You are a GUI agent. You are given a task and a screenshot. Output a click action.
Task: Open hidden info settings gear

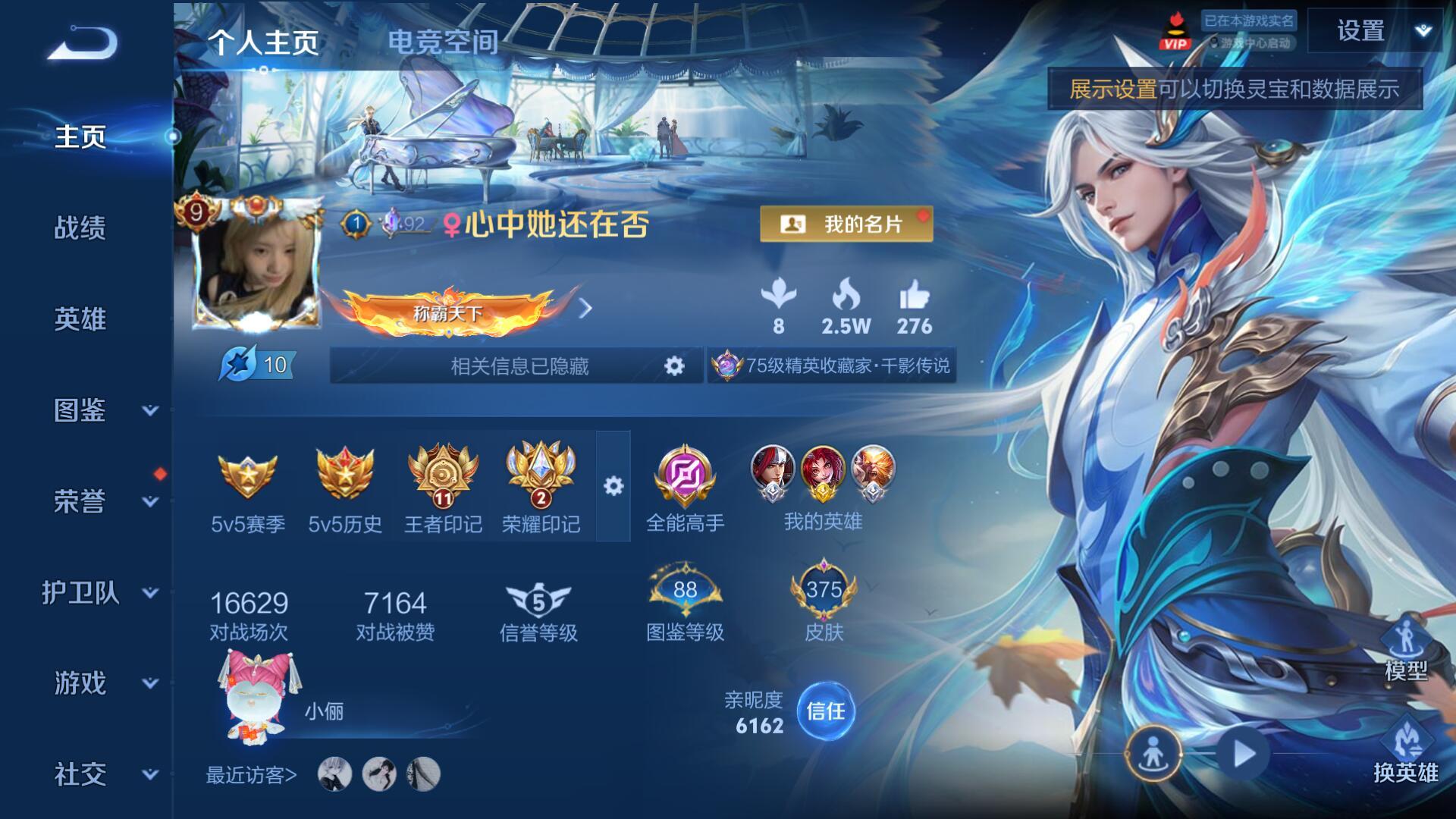674,366
